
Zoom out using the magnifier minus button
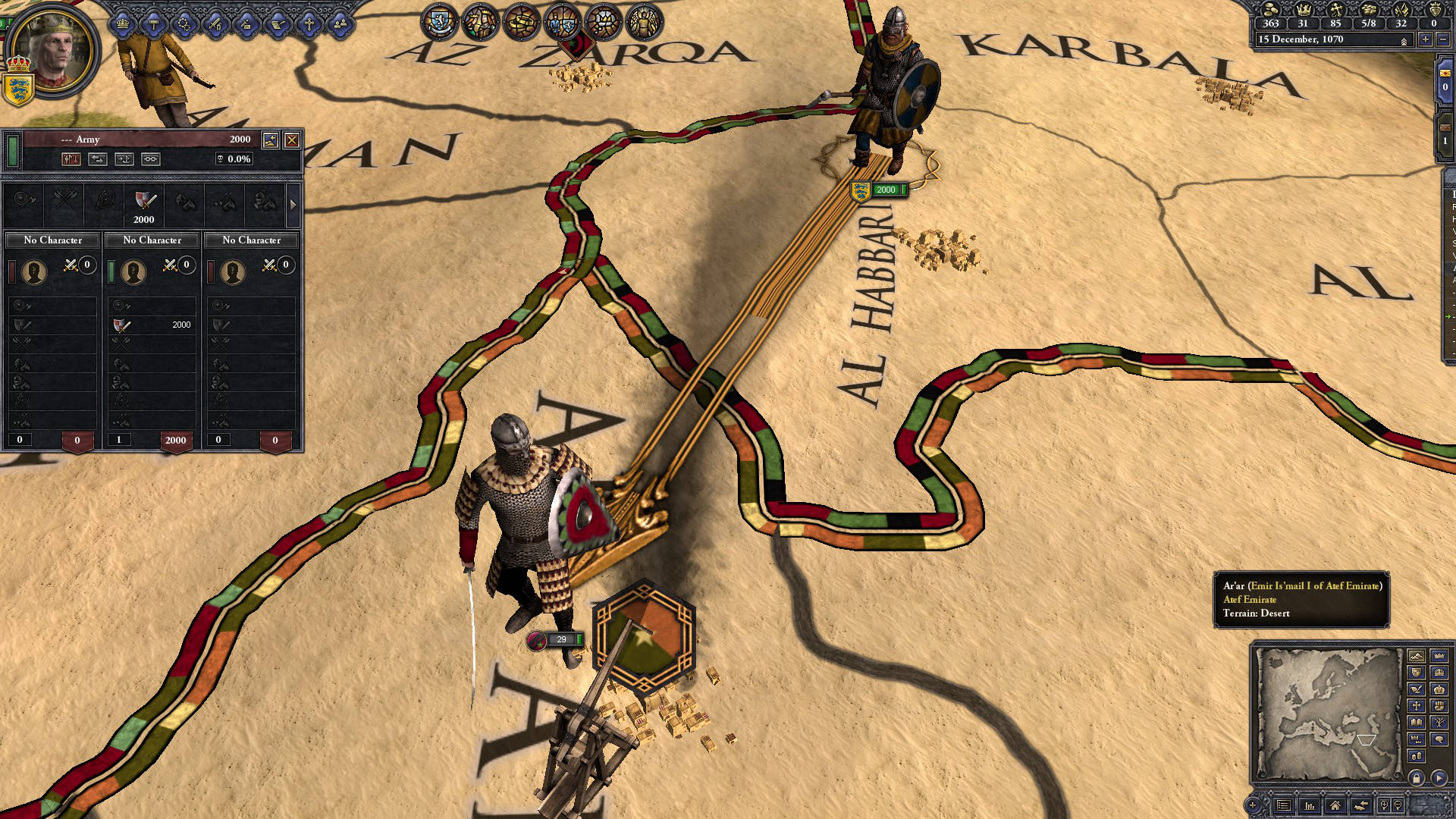(1398, 805)
